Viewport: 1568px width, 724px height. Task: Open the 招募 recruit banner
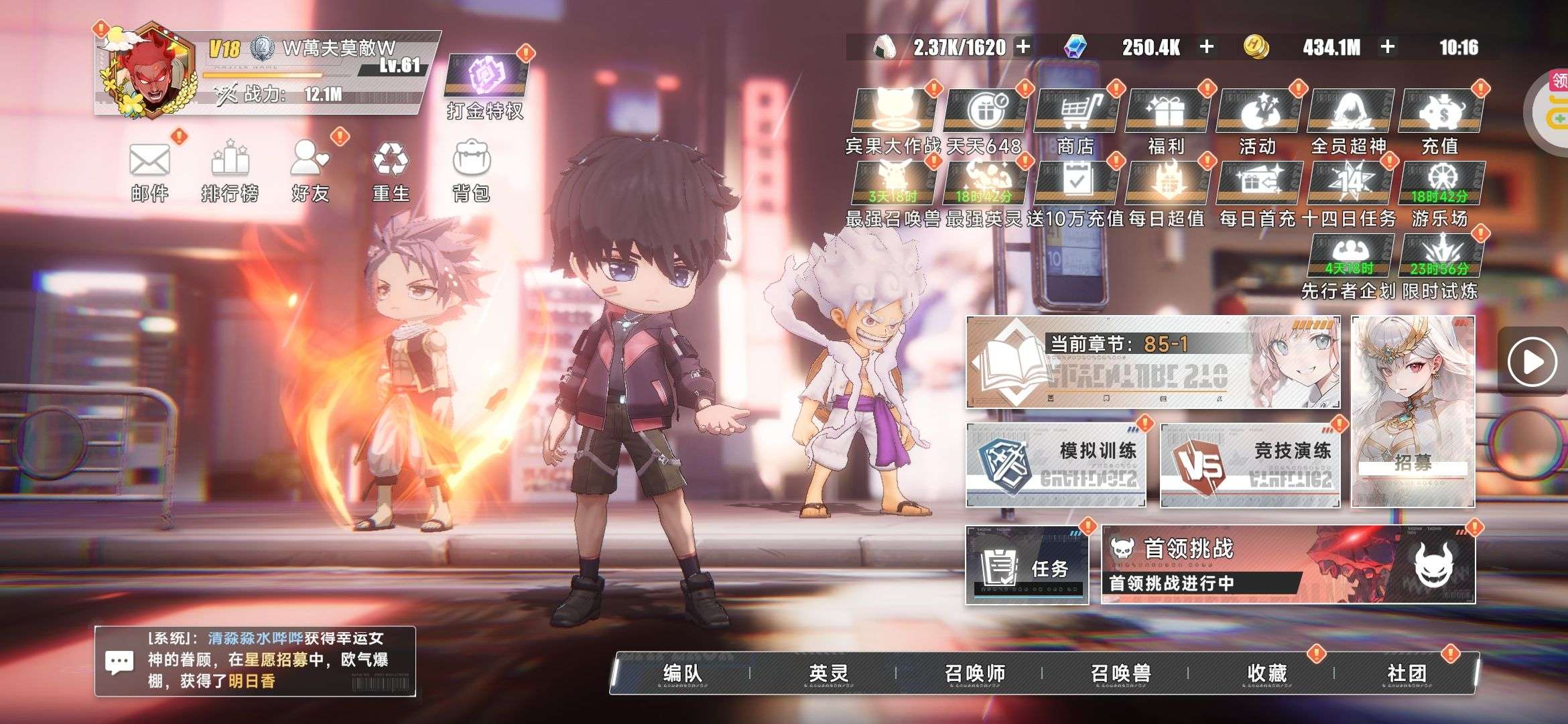coord(1413,412)
